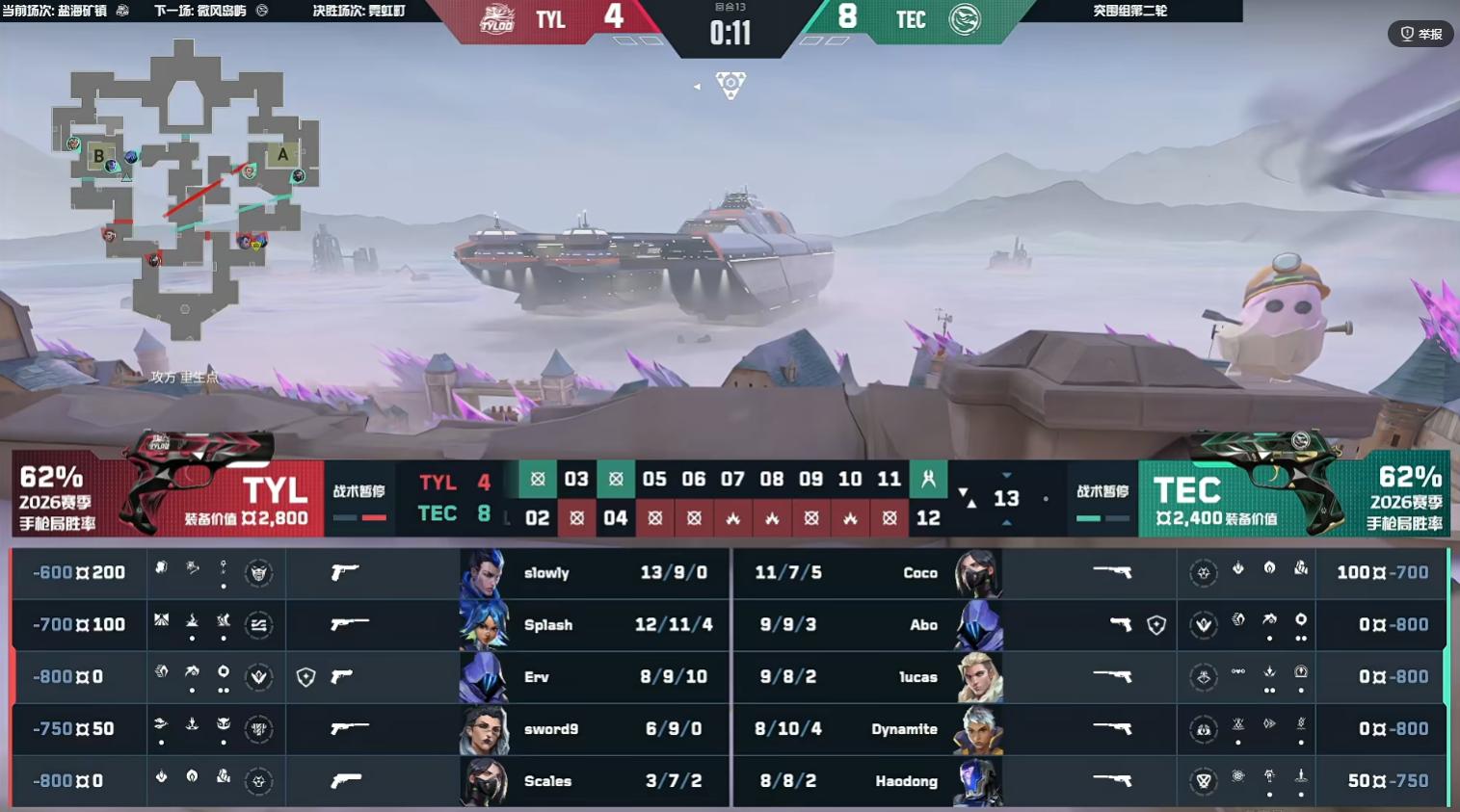Click the 举报 report button
The width and height of the screenshot is (1460, 812).
(x=1420, y=34)
